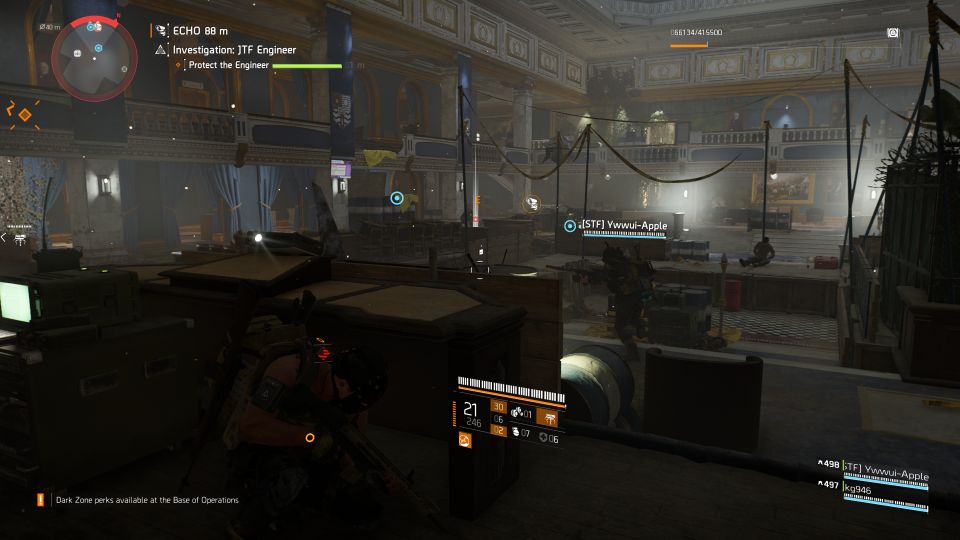The height and width of the screenshot is (540, 960).
Task: Choose the grenade slot icon
Action: pyautogui.click(x=517, y=414)
